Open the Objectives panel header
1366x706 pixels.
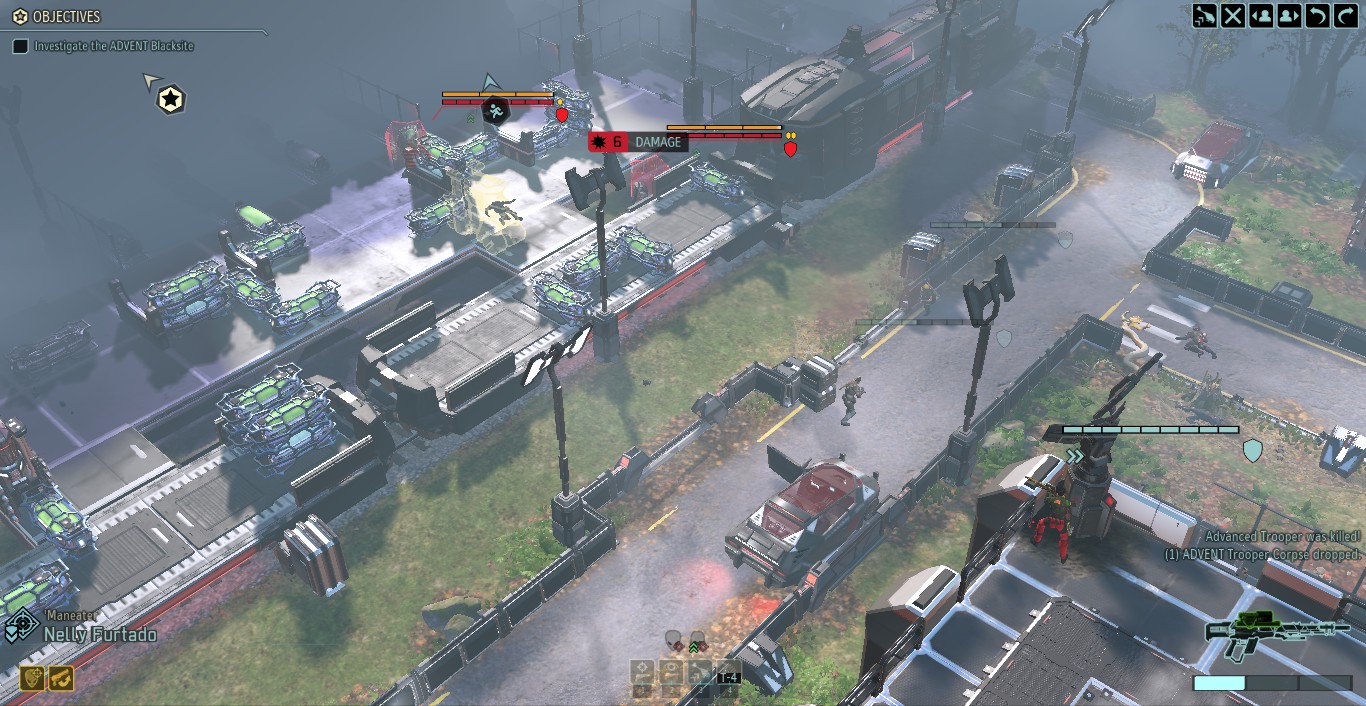tap(59, 17)
